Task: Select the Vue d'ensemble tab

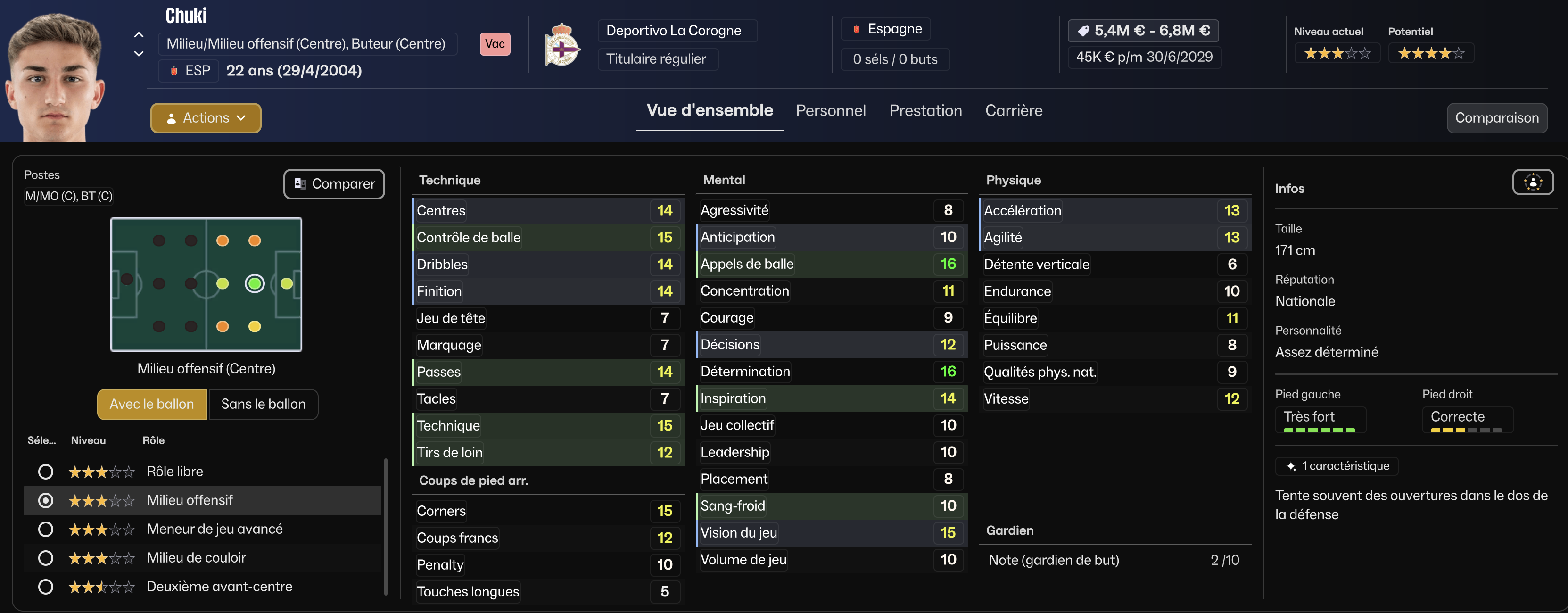Action: [710, 111]
